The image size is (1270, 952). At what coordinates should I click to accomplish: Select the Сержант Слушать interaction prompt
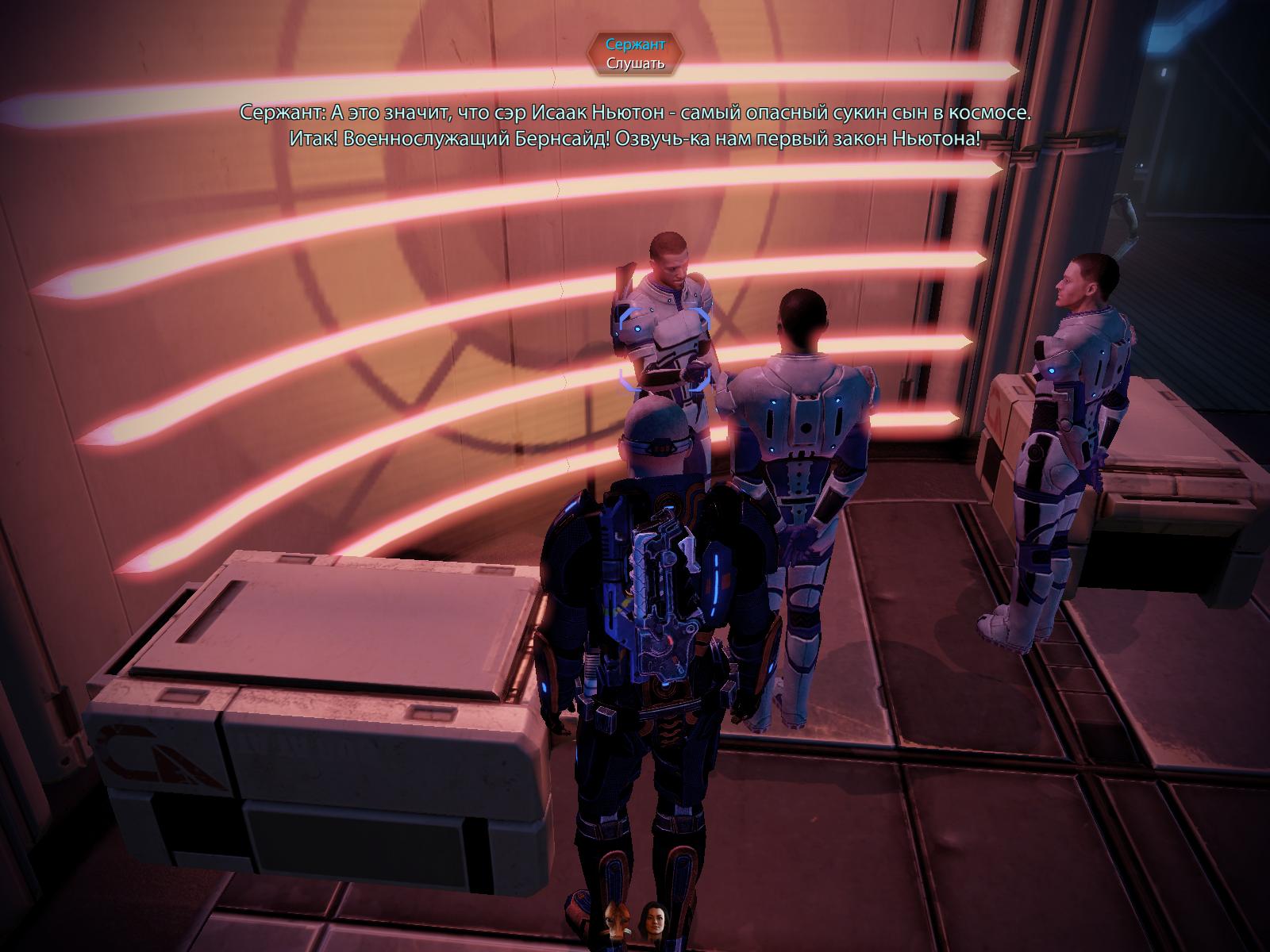click(x=635, y=54)
